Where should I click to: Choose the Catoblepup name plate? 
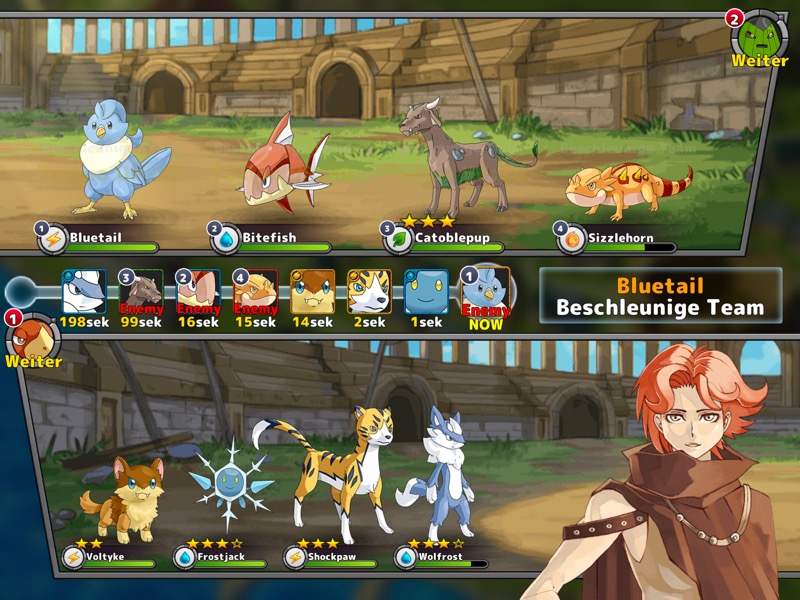[446, 238]
